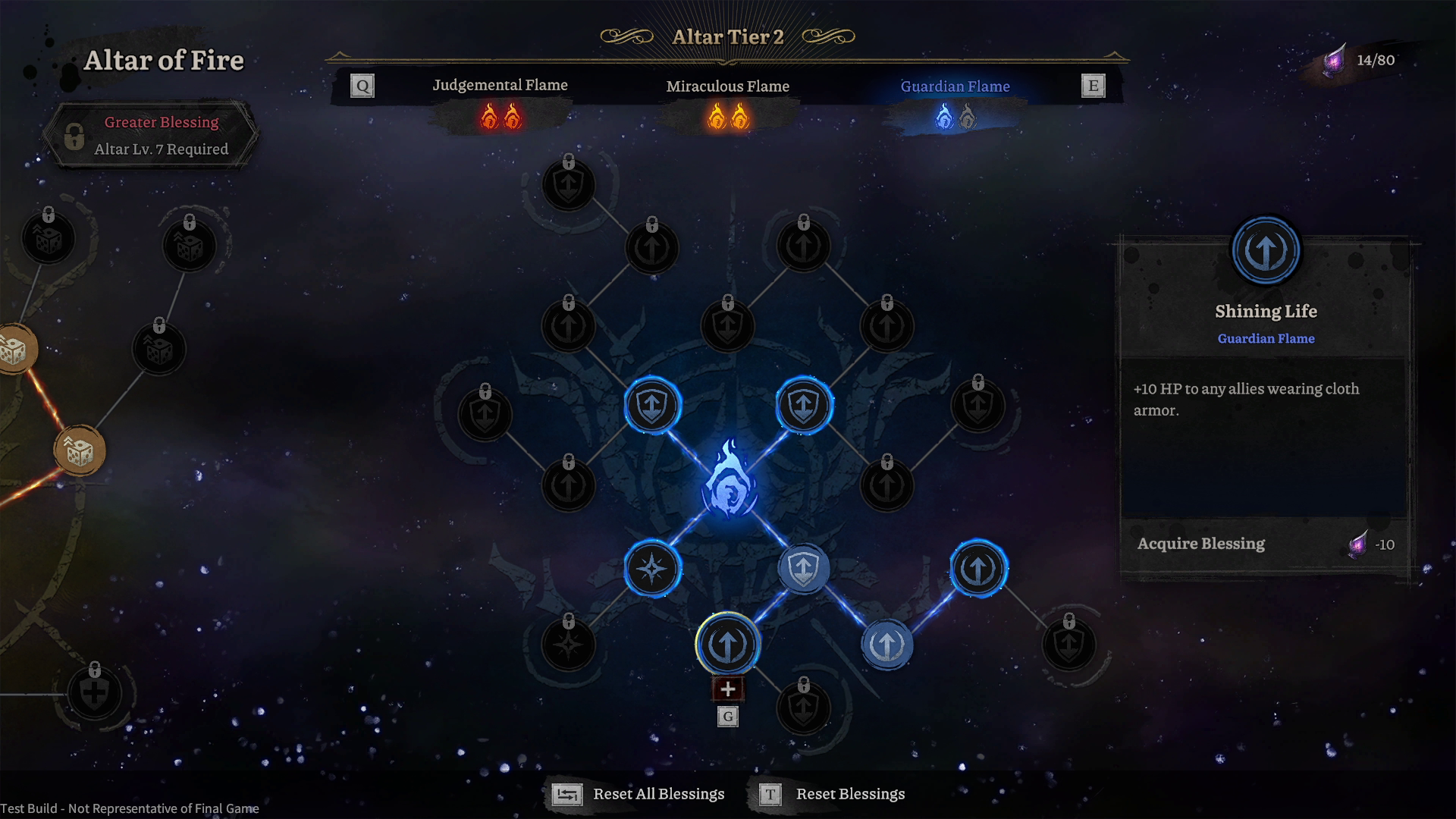
Task: Select the upper-left glowing shield blessing node
Action: click(x=652, y=406)
